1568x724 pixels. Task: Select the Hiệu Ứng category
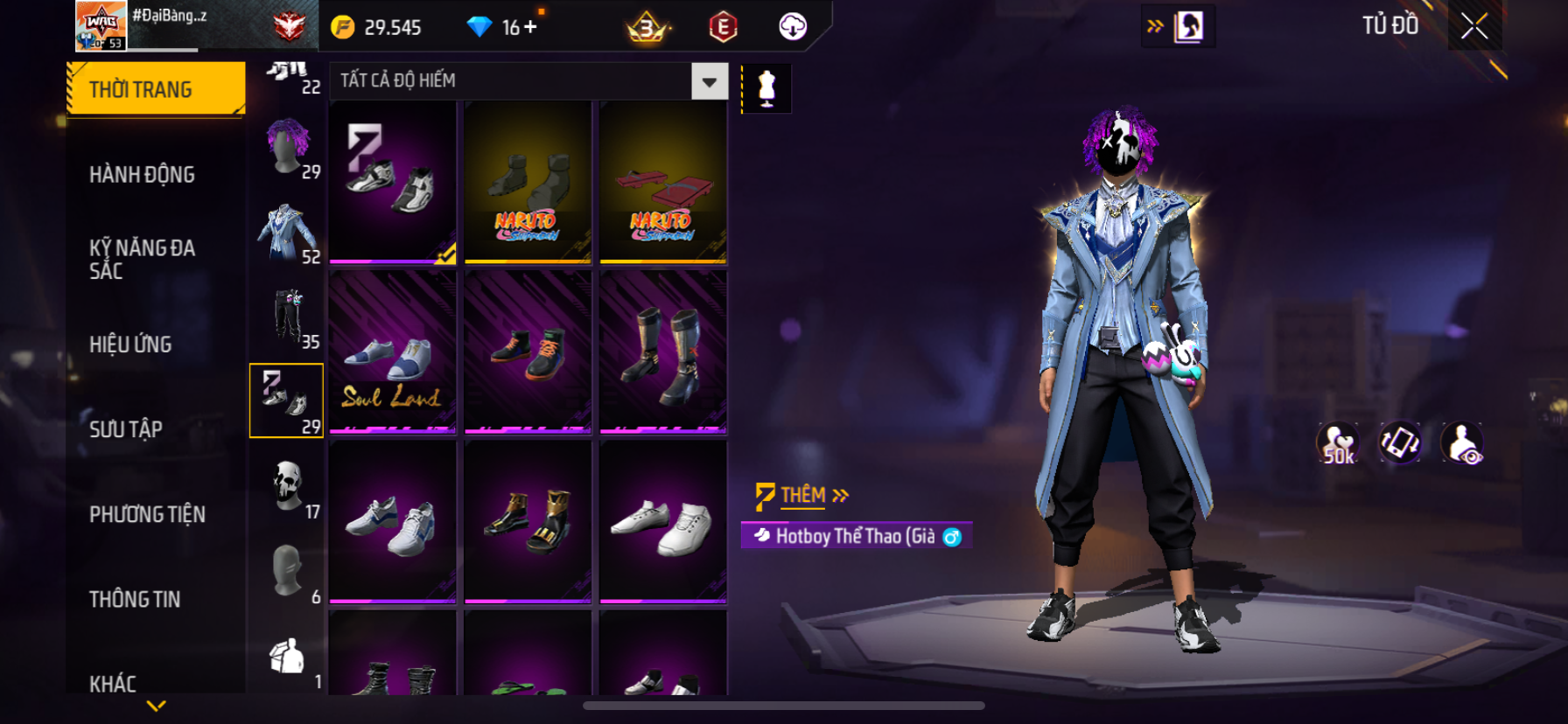[x=130, y=345]
